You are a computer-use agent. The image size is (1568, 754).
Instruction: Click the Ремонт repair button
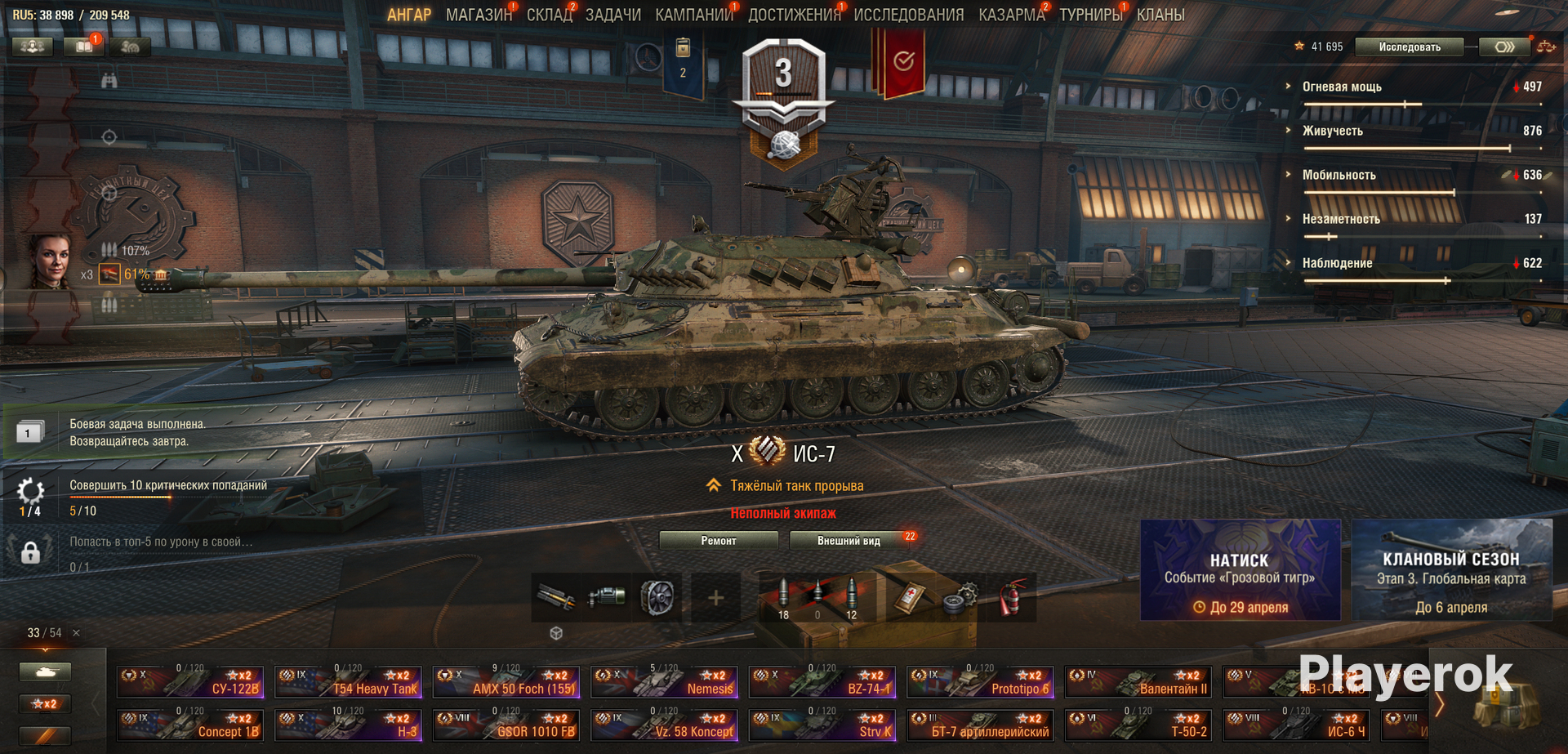[x=718, y=541]
